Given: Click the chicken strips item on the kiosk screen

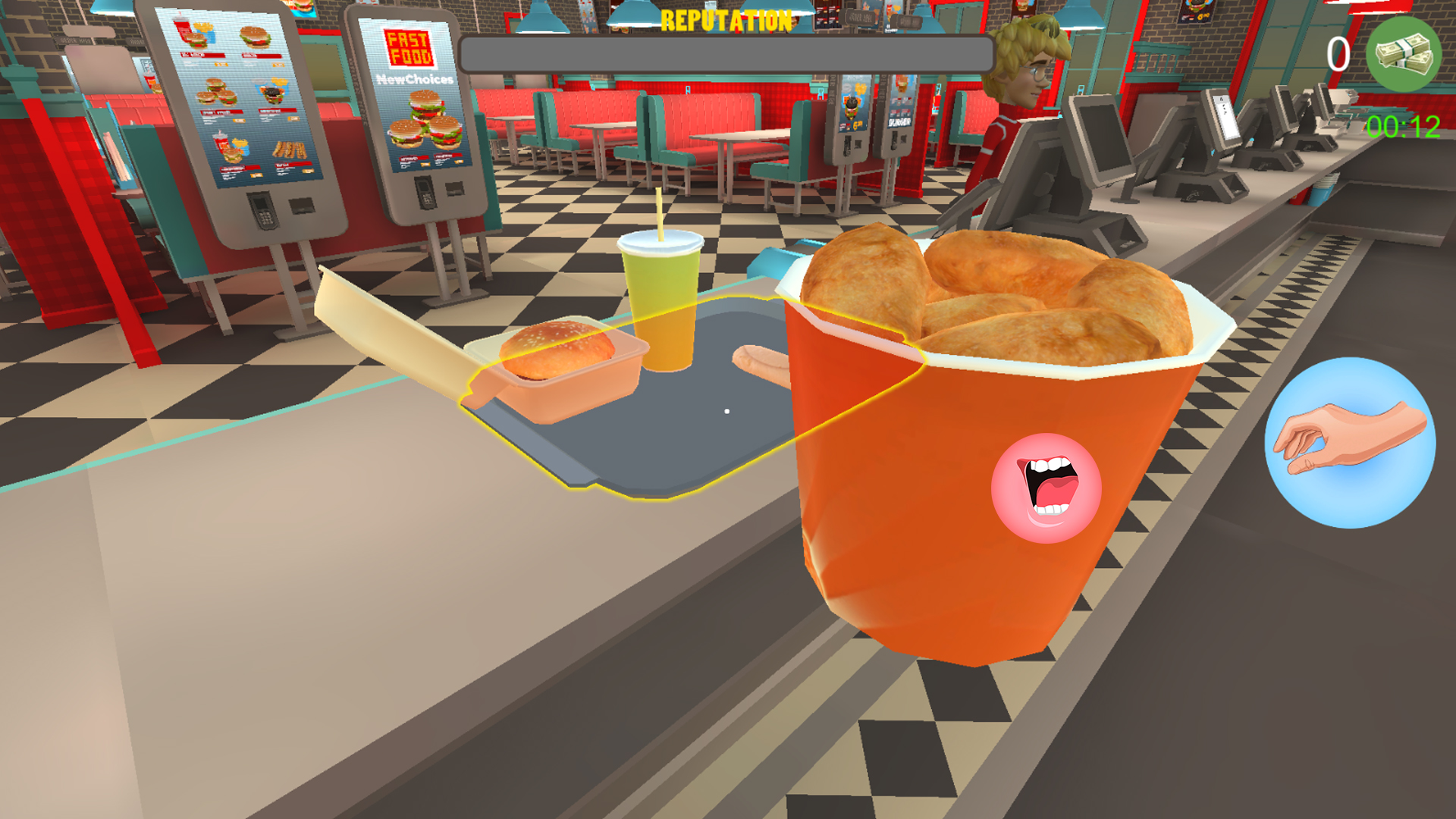Looking at the screenshot, I should coord(291,149).
